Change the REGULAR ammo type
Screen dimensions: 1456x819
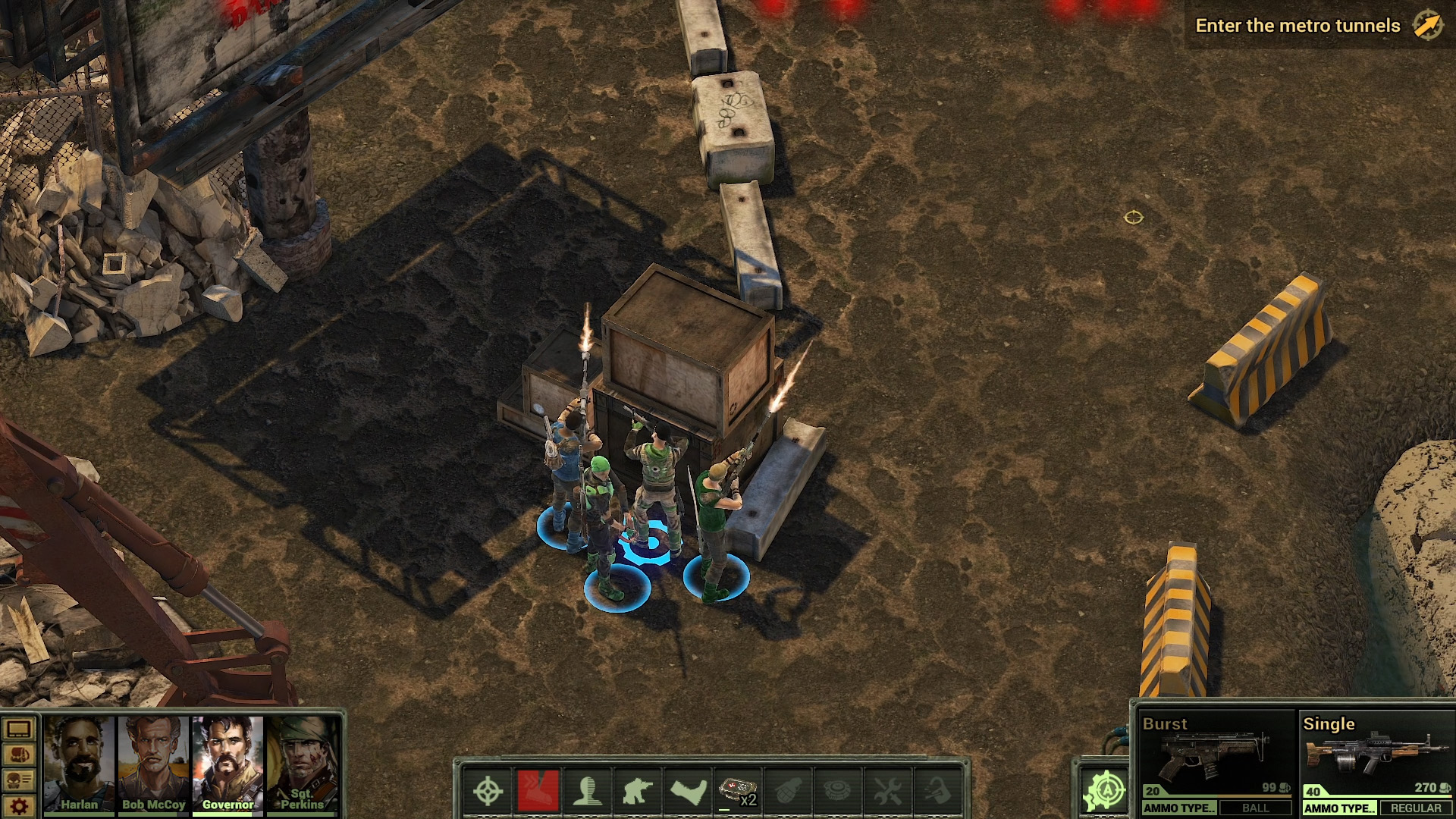(x=1415, y=808)
